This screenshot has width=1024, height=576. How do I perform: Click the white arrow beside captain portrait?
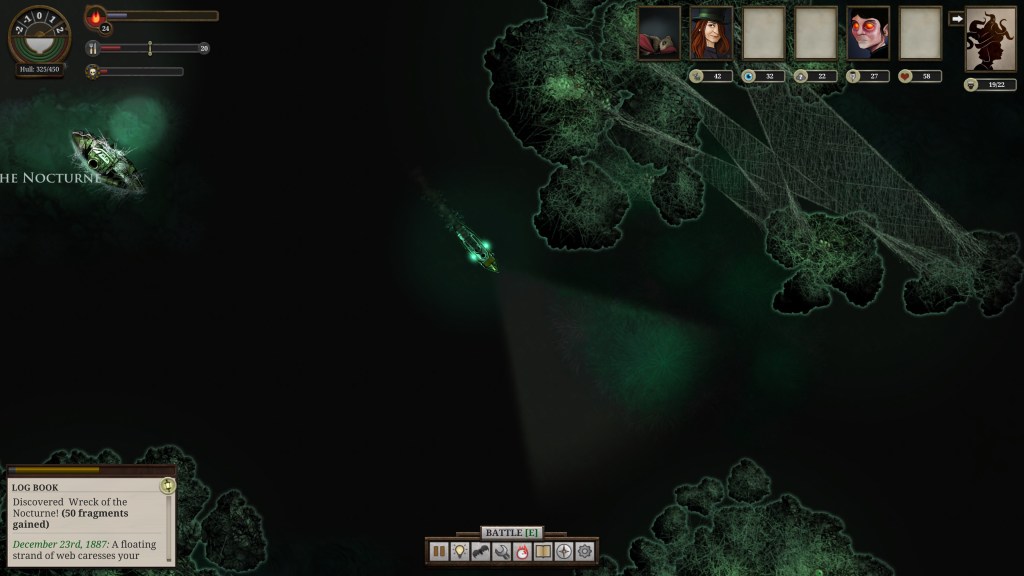(956, 18)
